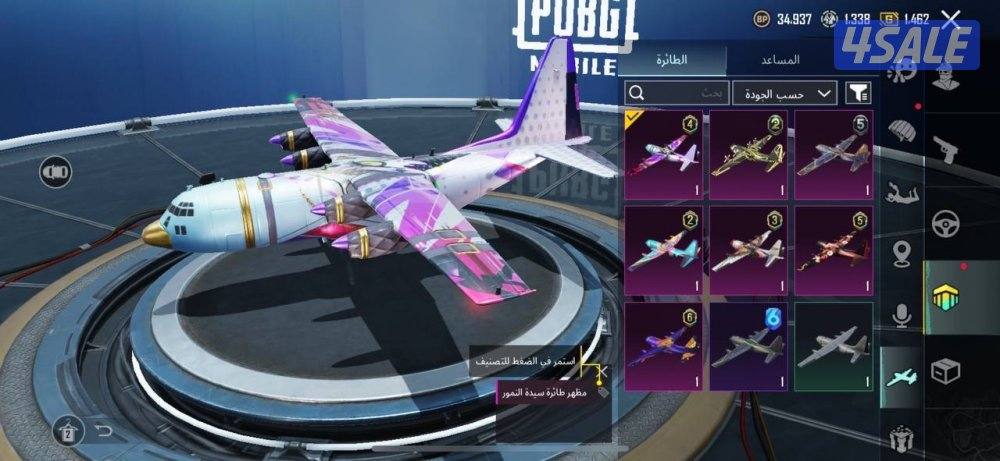Image resolution: width=1000 pixels, height=461 pixels.
Task: Pick the purple and orange plane skin
Action: point(663,345)
